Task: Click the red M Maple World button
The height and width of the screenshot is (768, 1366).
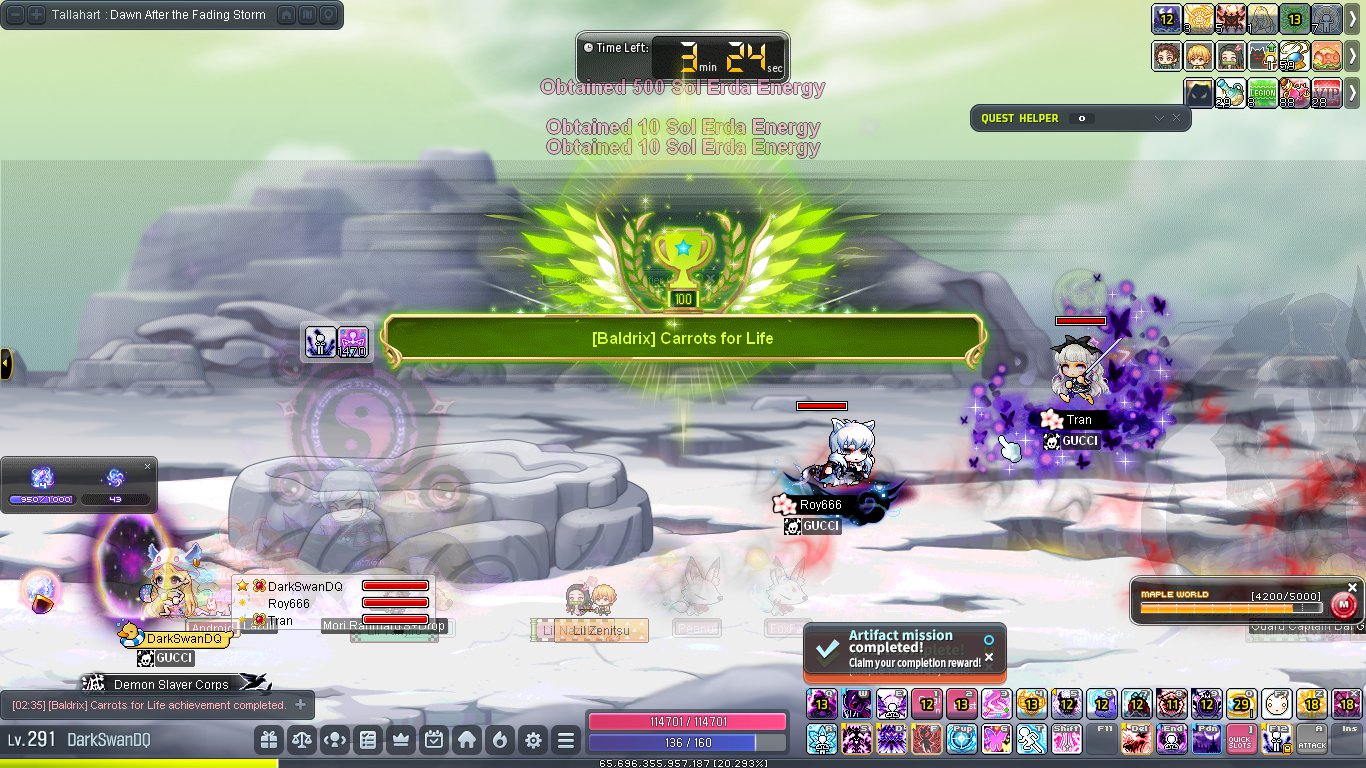Action: coord(1344,605)
